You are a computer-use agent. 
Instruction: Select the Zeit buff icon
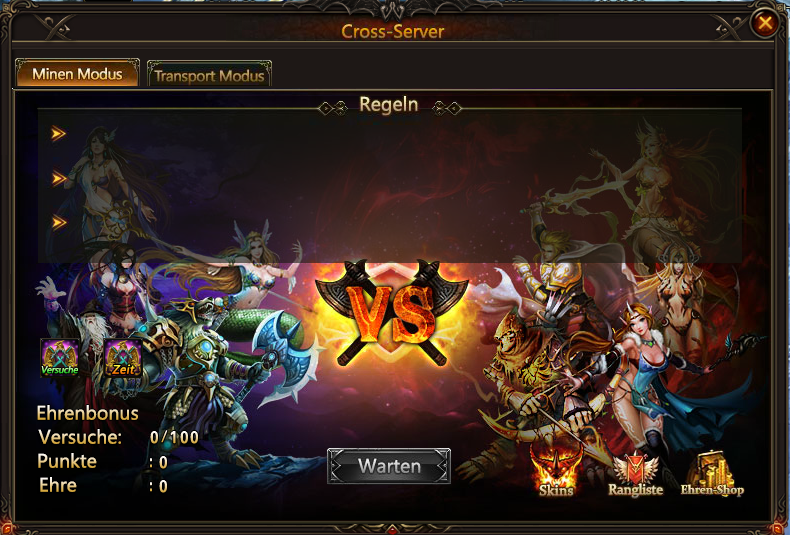click(x=124, y=358)
